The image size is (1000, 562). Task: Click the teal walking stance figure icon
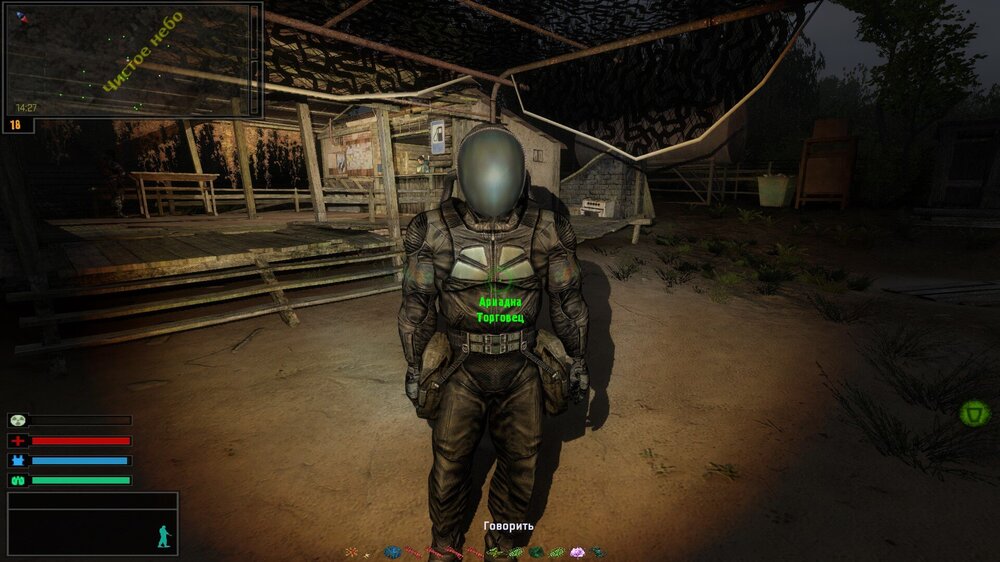coord(164,536)
